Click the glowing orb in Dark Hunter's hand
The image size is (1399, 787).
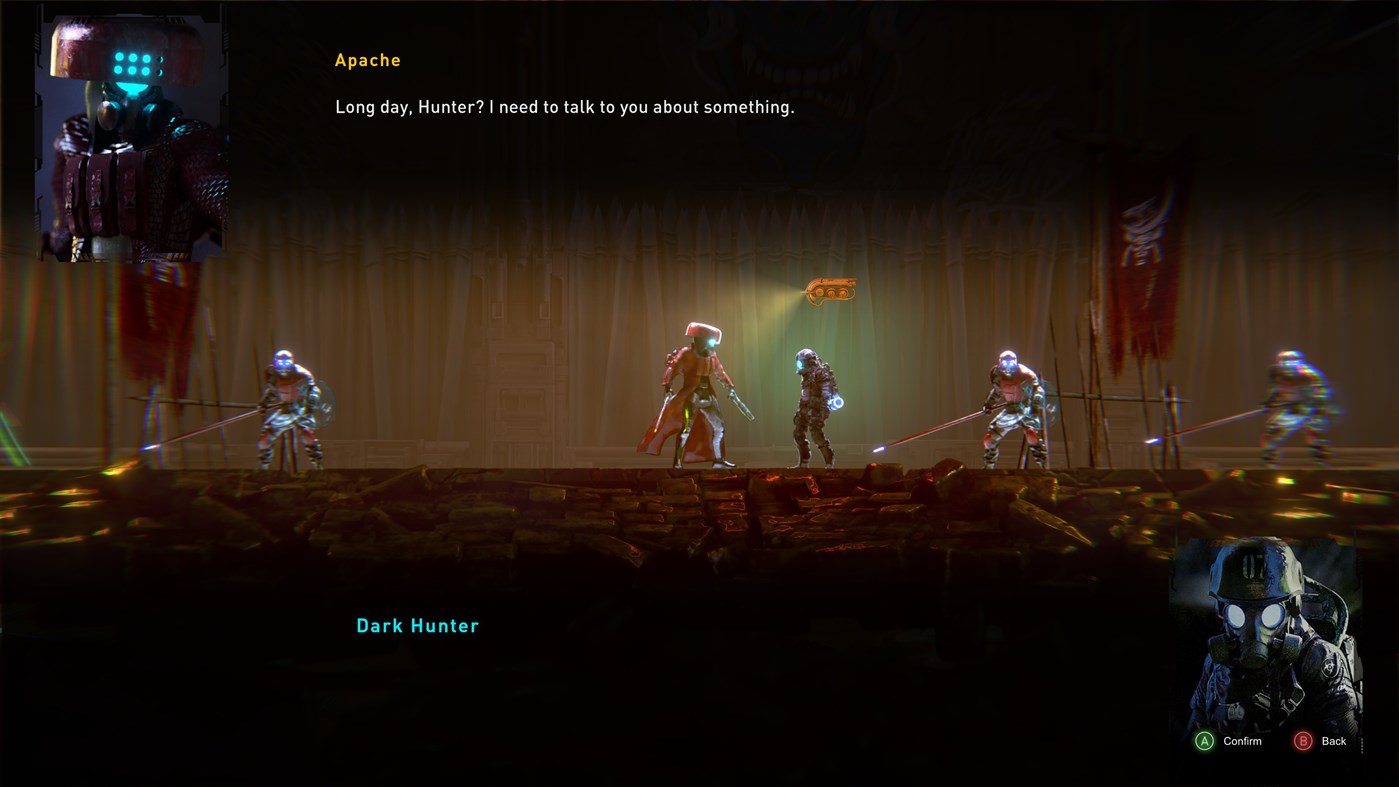click(x=836, y=400)
